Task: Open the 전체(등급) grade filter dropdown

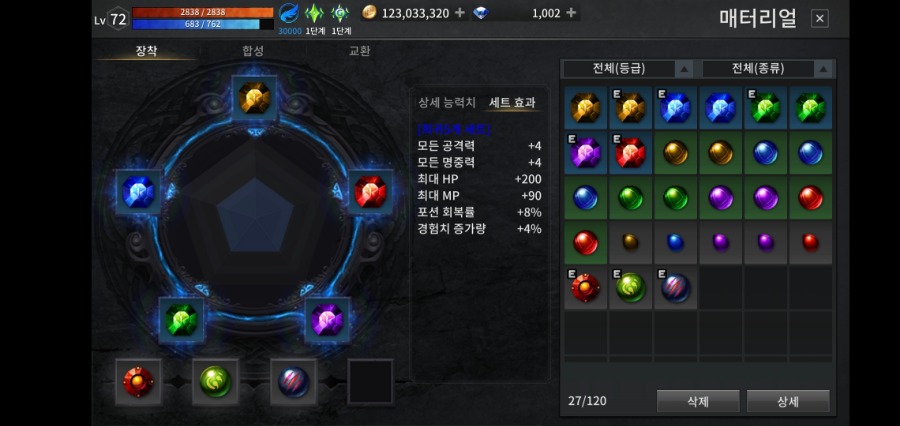Action: pyautogui.click(x=627, y=69)
